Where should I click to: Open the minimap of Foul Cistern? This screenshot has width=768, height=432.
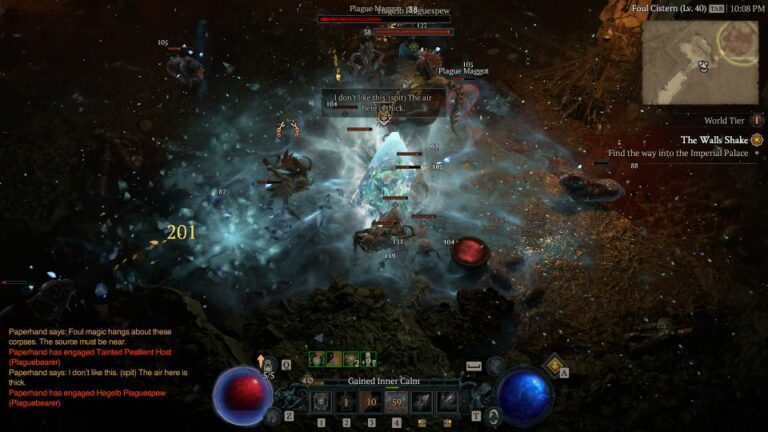(699, 62)
